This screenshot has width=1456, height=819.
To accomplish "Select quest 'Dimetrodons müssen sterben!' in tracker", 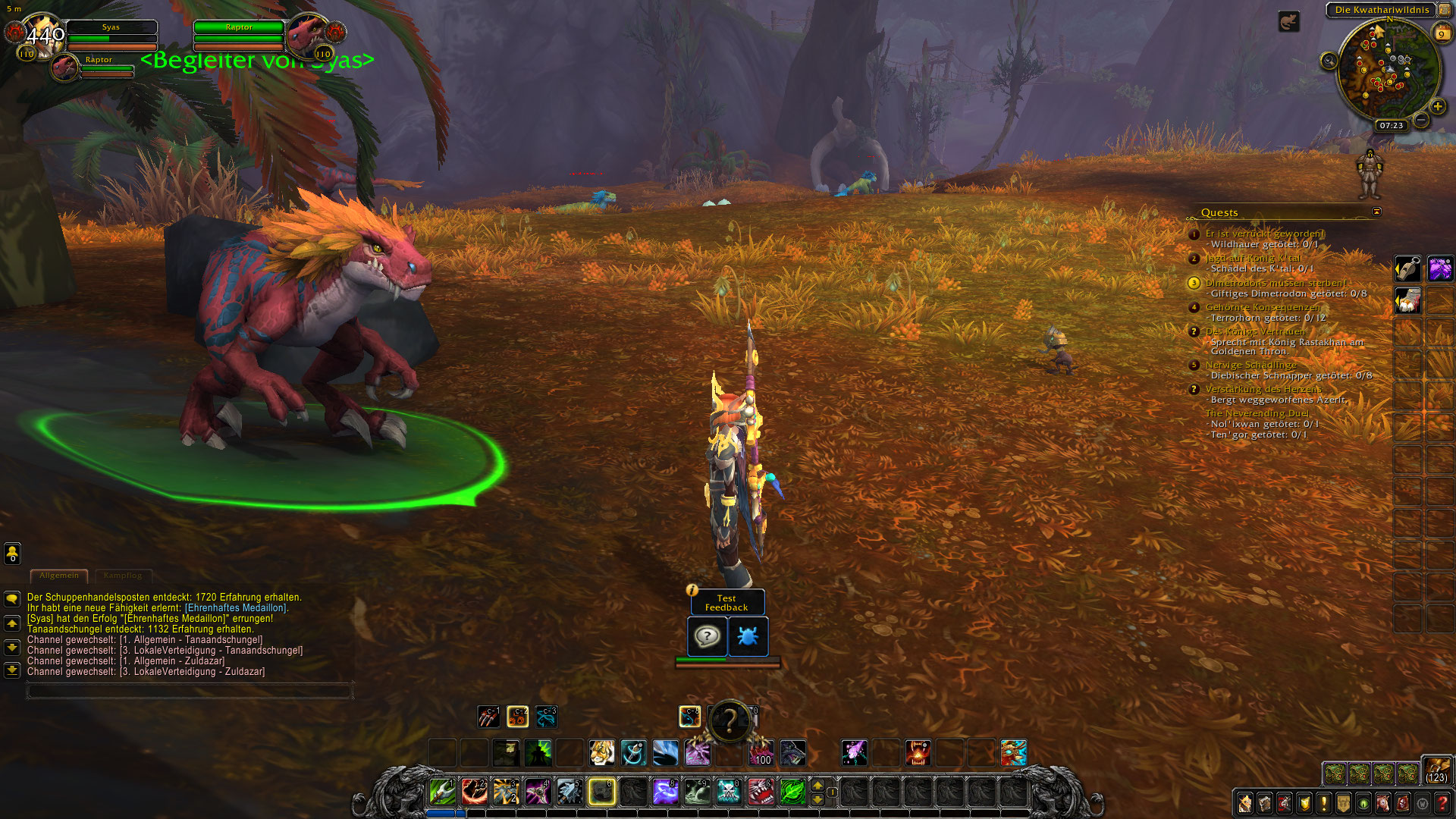I will click(x=1276, y=283).
